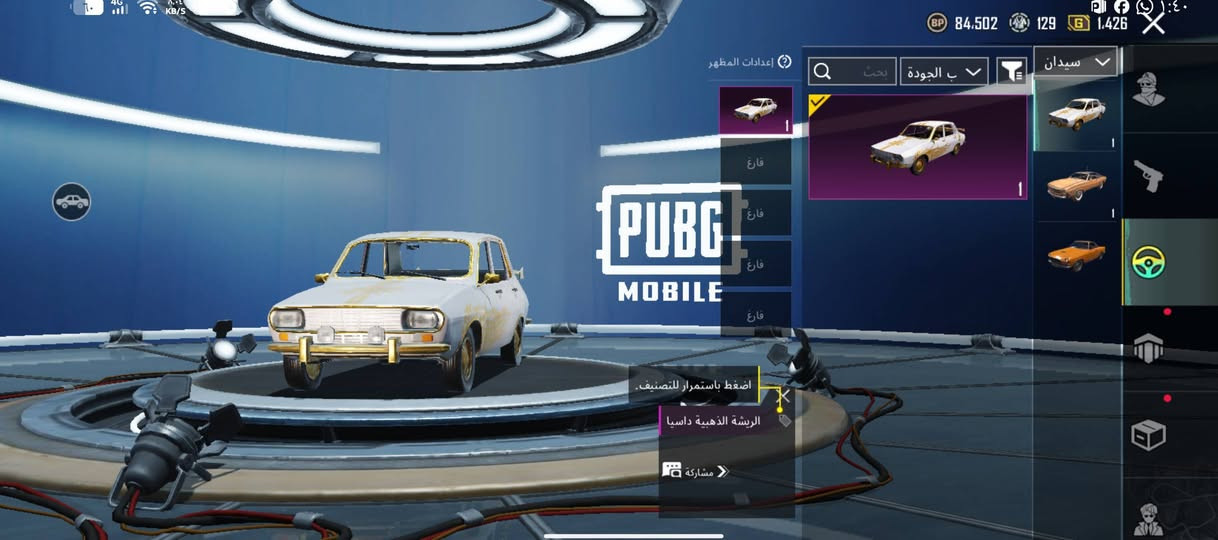Screen dimensions: 1218x540
Task: Switch to the outfit character category
Action: (x=1148, y=90)
